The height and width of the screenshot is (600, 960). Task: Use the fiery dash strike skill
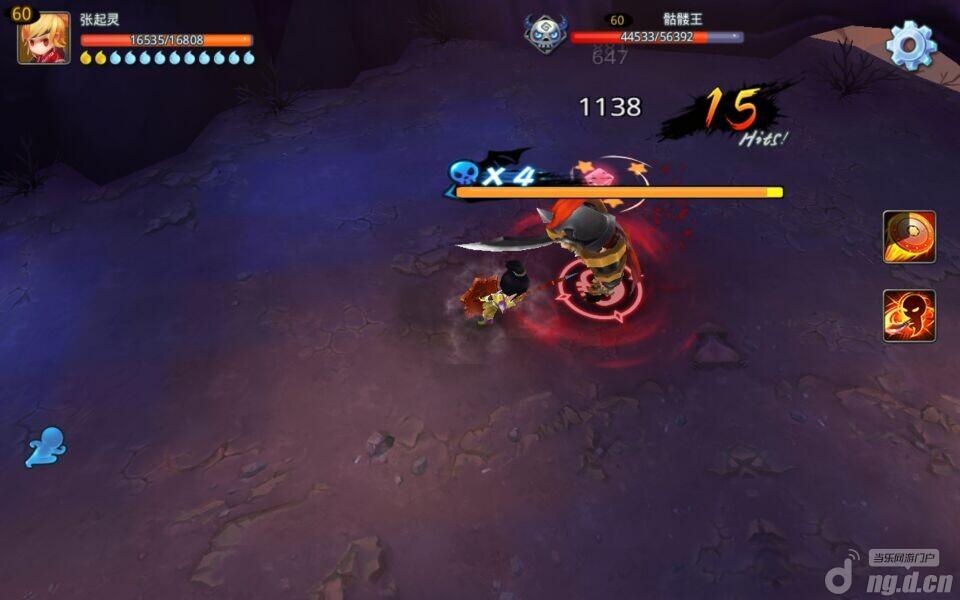pyautogui.click(x=909, y=316)
